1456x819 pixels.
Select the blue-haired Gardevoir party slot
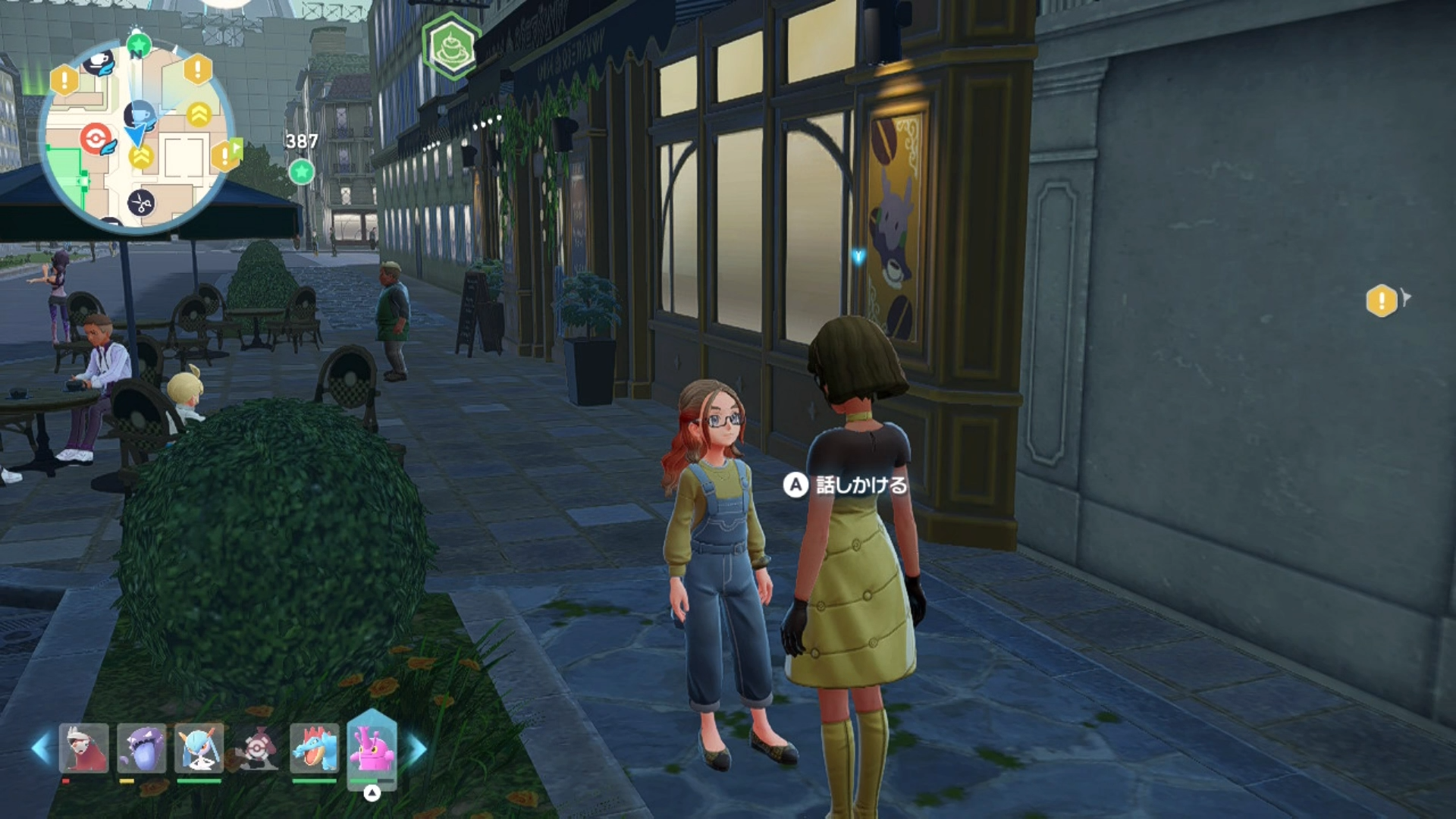(199, 748)
